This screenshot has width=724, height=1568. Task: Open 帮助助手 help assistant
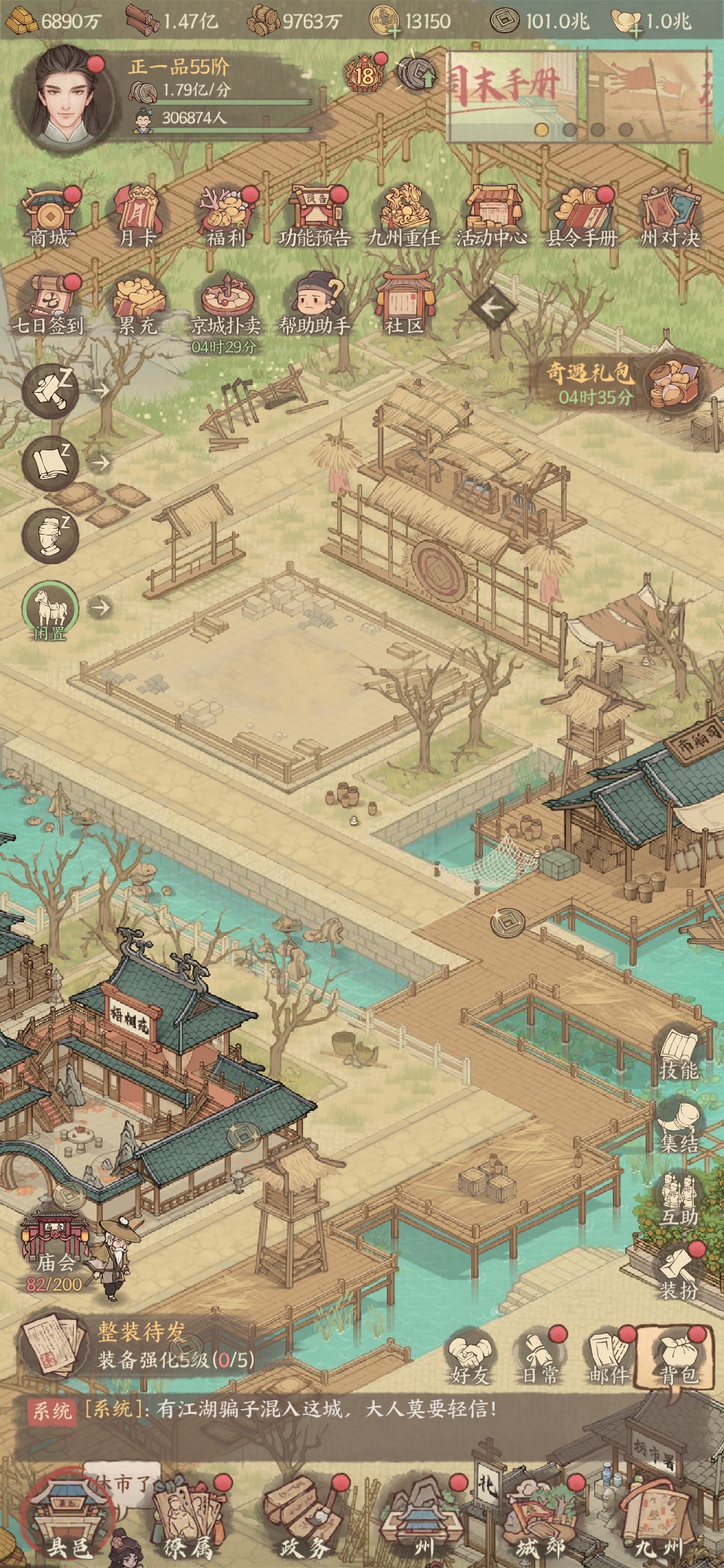coord(314,304)
